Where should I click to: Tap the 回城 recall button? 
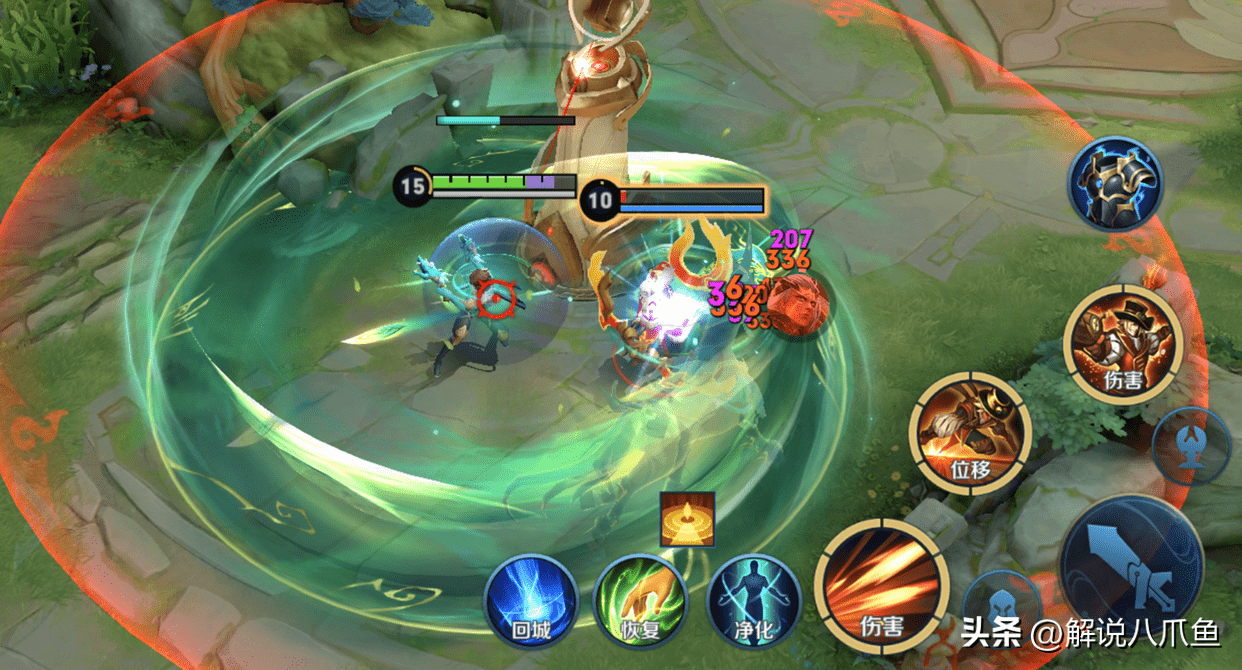[x=529, y=601]
